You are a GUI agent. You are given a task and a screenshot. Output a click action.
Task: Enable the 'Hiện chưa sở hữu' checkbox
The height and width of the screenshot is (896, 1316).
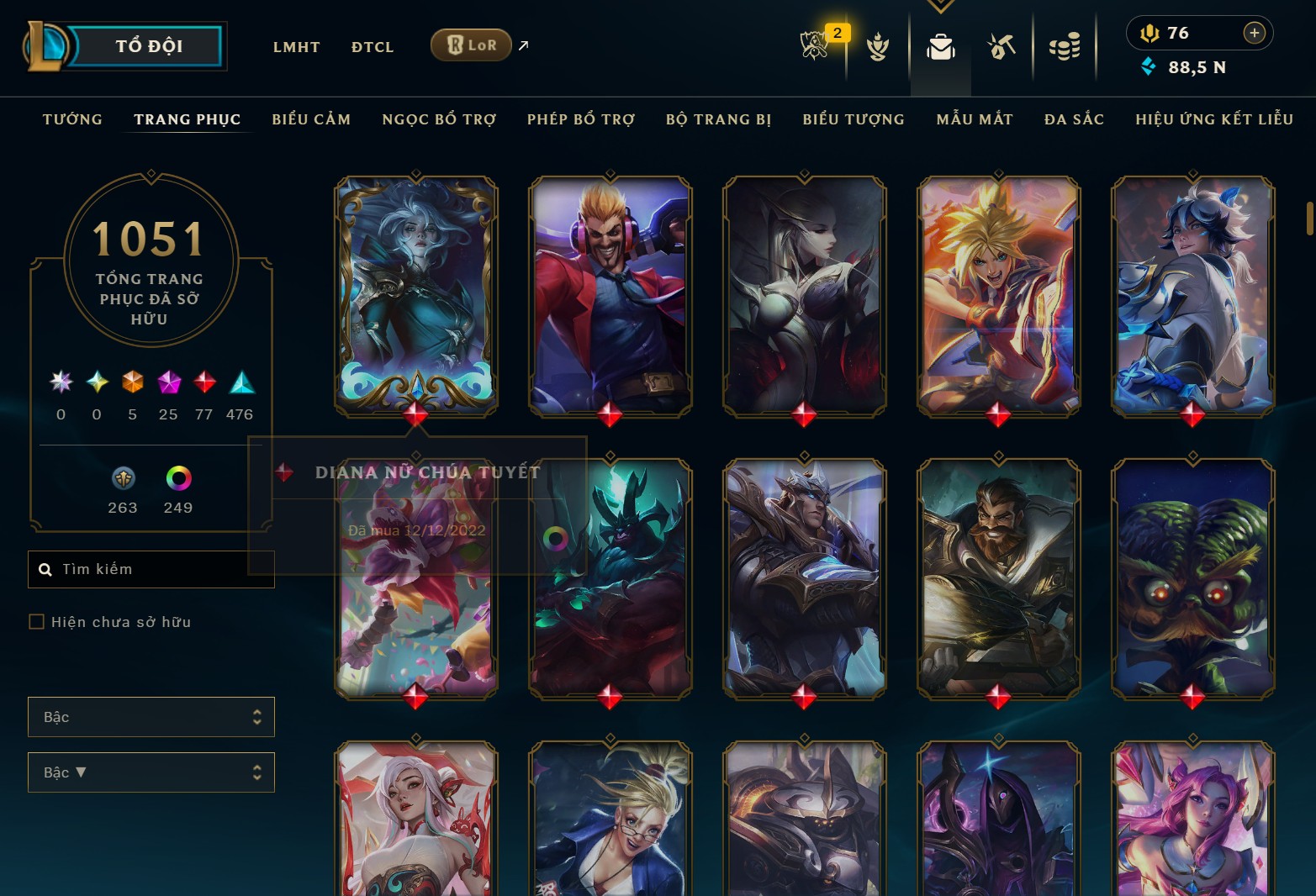37,621
